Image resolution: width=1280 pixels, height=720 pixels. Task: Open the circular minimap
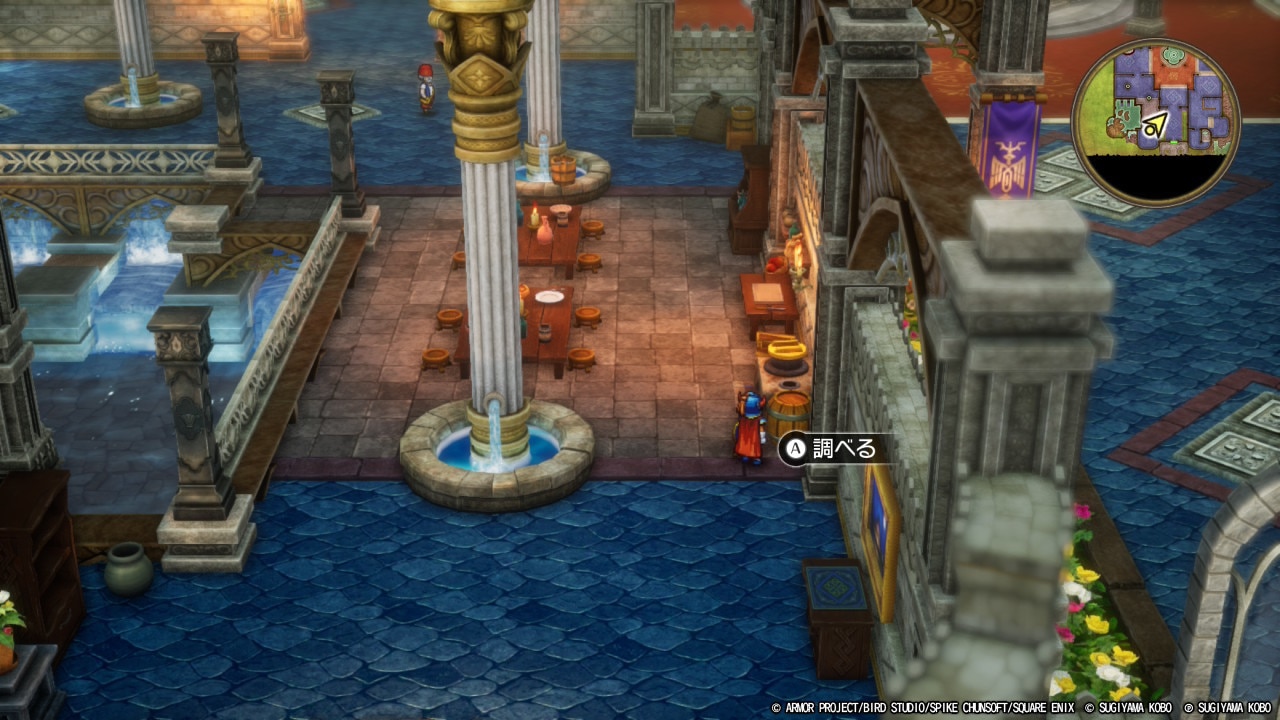pyautogui.click(x=1155, y=123)
